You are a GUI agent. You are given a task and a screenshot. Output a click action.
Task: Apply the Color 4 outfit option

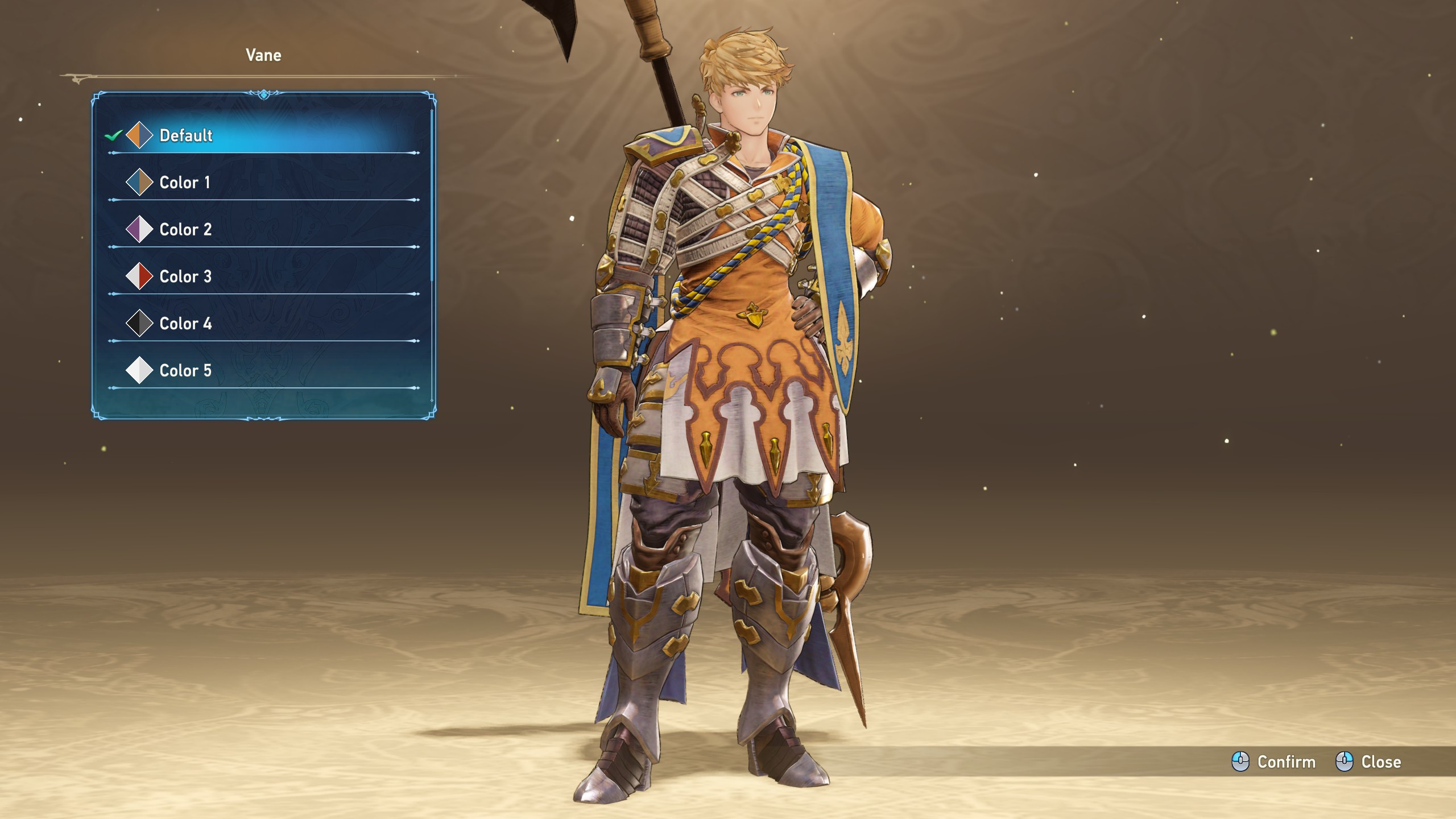185,324
